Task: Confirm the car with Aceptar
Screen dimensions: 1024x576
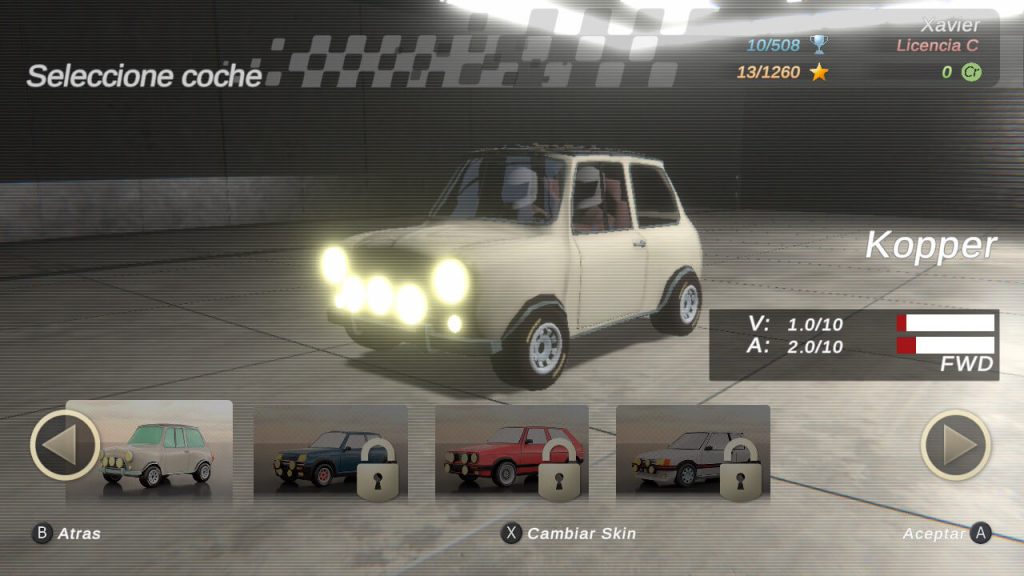Action: [x=946, y=533]
